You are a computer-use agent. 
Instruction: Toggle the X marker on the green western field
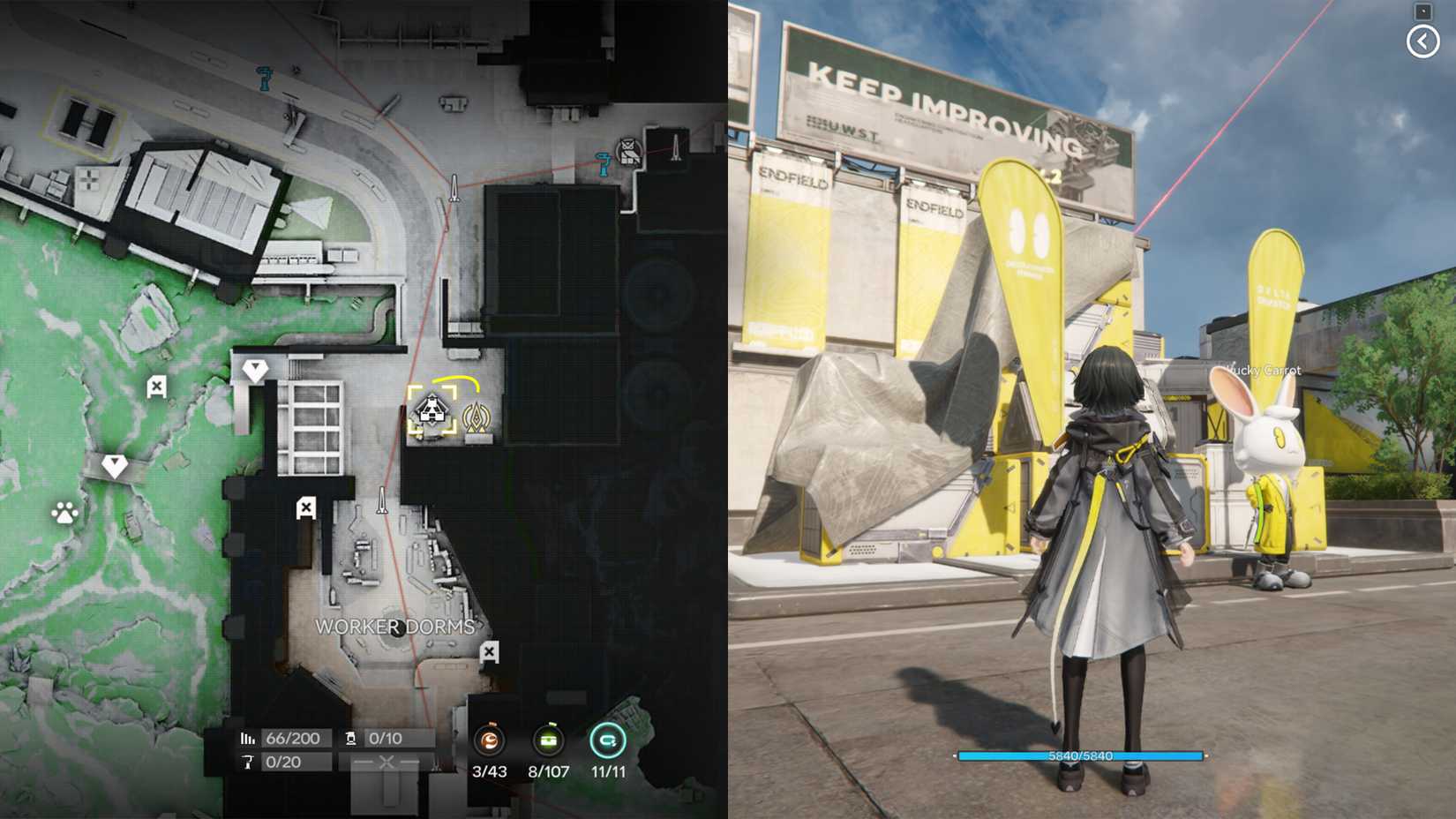coord(156,386)
